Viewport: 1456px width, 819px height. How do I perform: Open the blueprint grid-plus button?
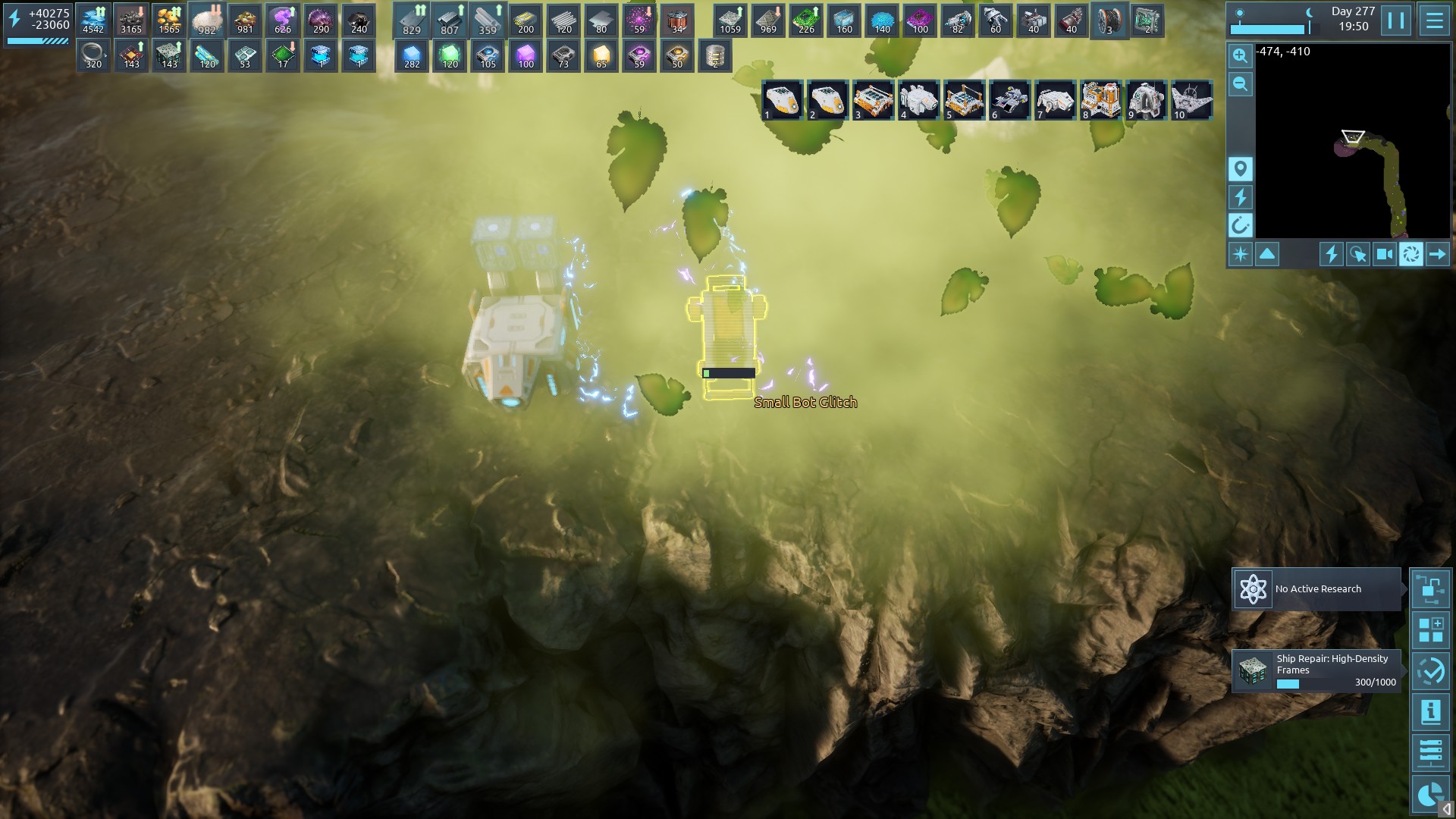(x=1430, y=630)
